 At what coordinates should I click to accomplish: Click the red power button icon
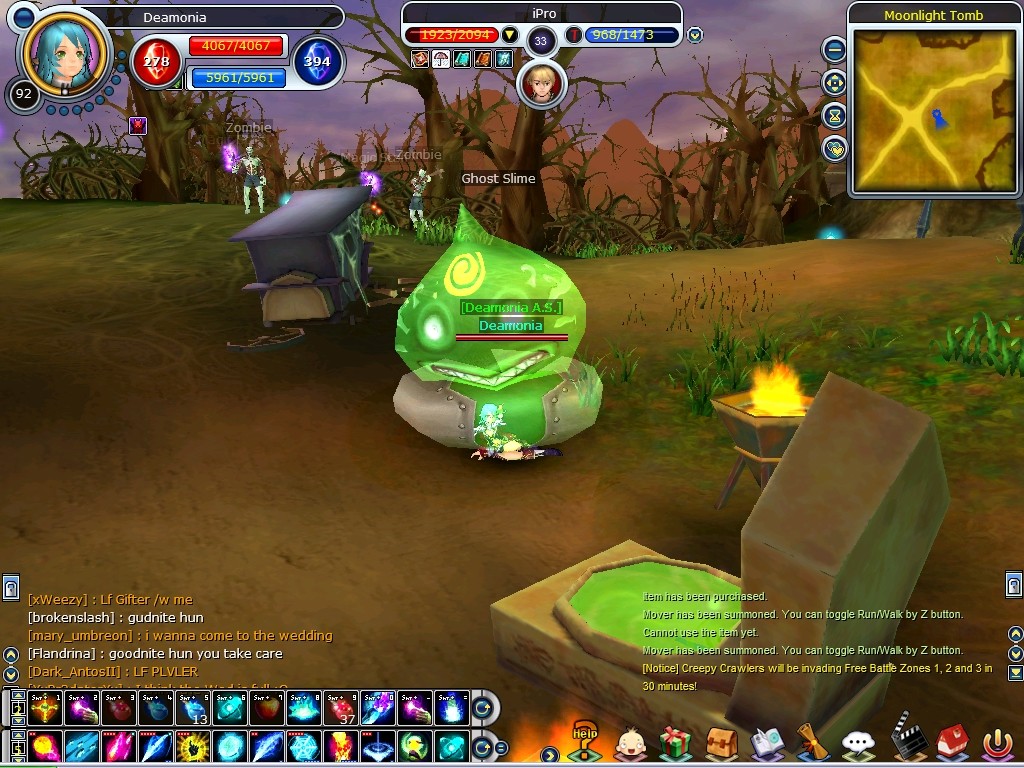997,743
